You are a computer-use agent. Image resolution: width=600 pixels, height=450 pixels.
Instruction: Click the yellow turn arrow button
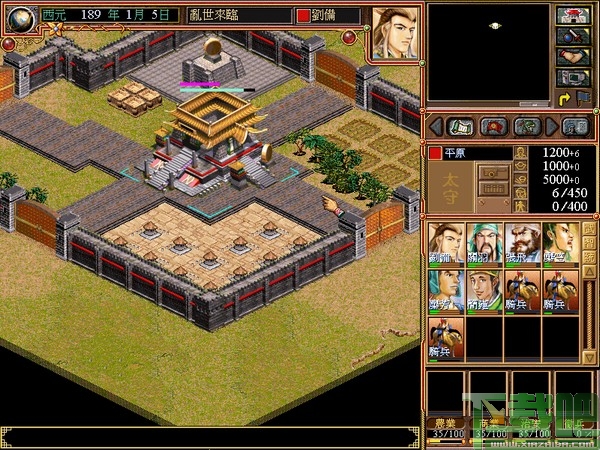(564, 98)
